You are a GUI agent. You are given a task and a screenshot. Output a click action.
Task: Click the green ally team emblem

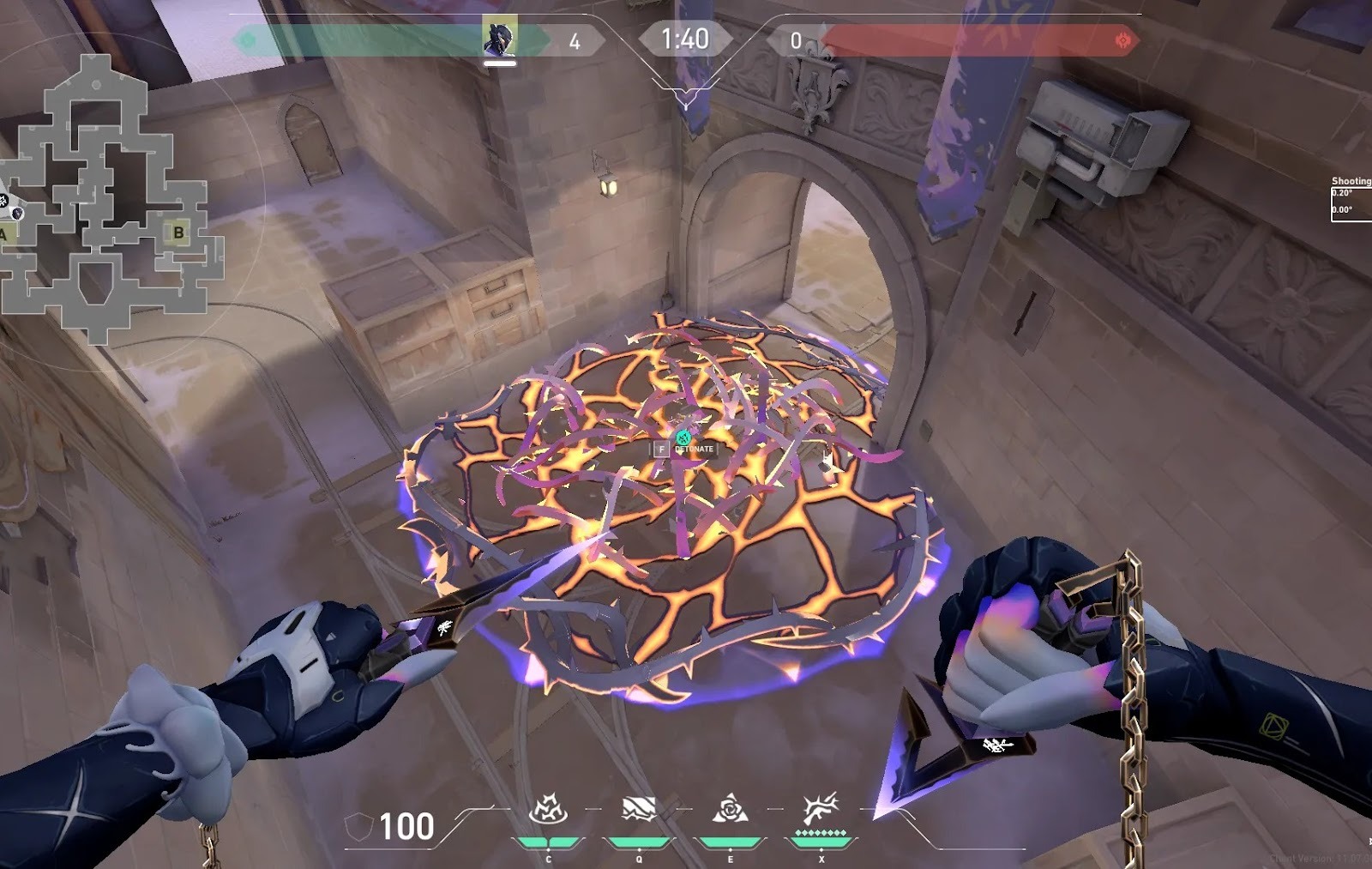[249, 39]
